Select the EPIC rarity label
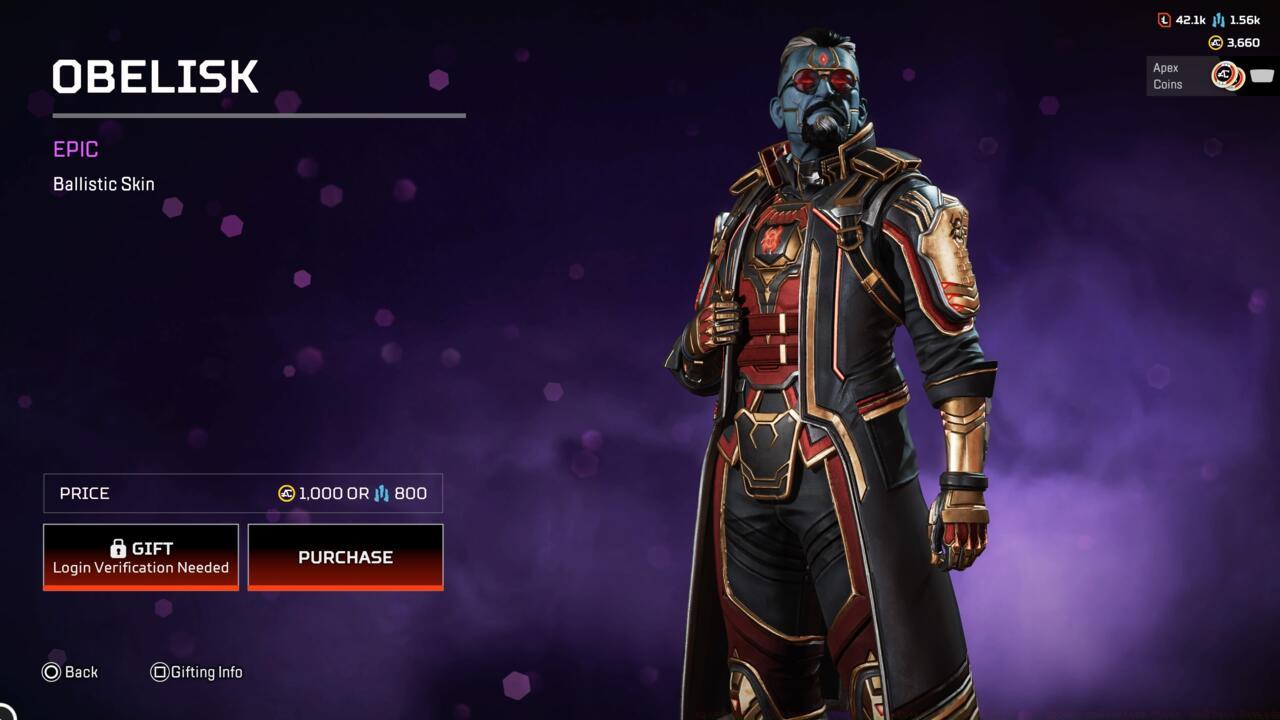The width and height of the screenshot is (1280, 720). pos(75,149)
